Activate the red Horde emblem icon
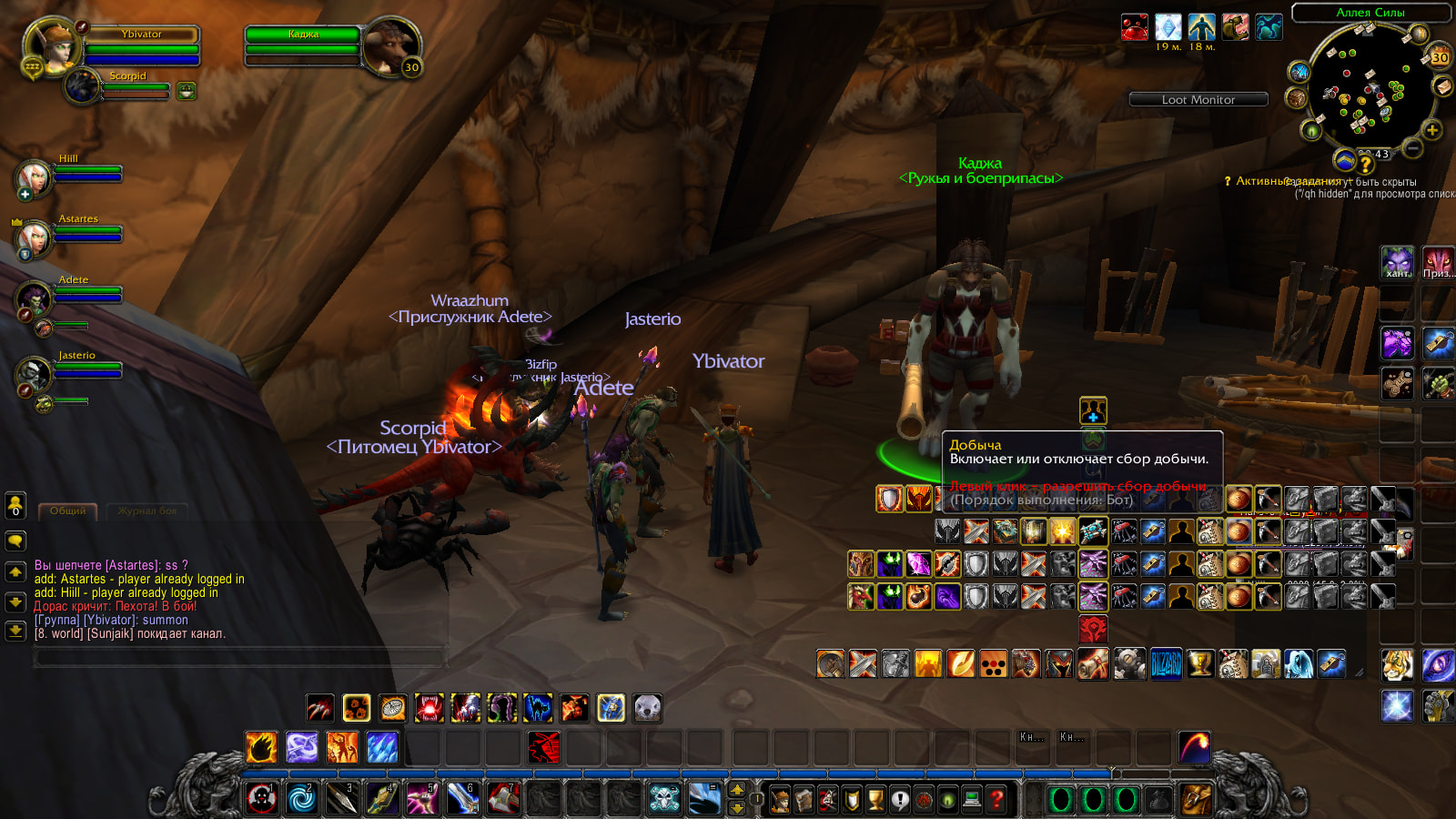The width and height of the screenshot is (1456, 819). tap(1092, 628)
